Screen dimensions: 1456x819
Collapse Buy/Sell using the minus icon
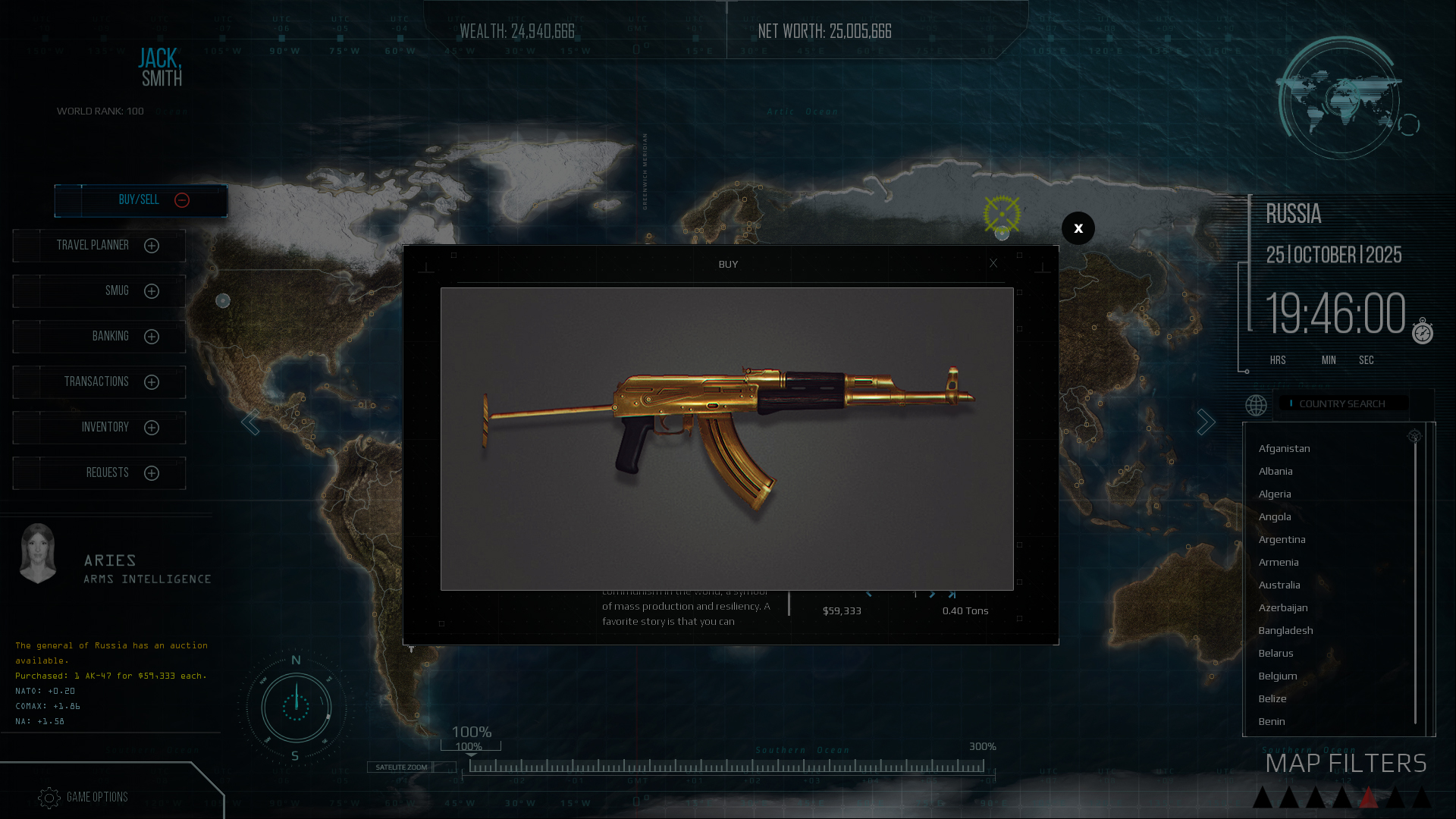point(181,201)
